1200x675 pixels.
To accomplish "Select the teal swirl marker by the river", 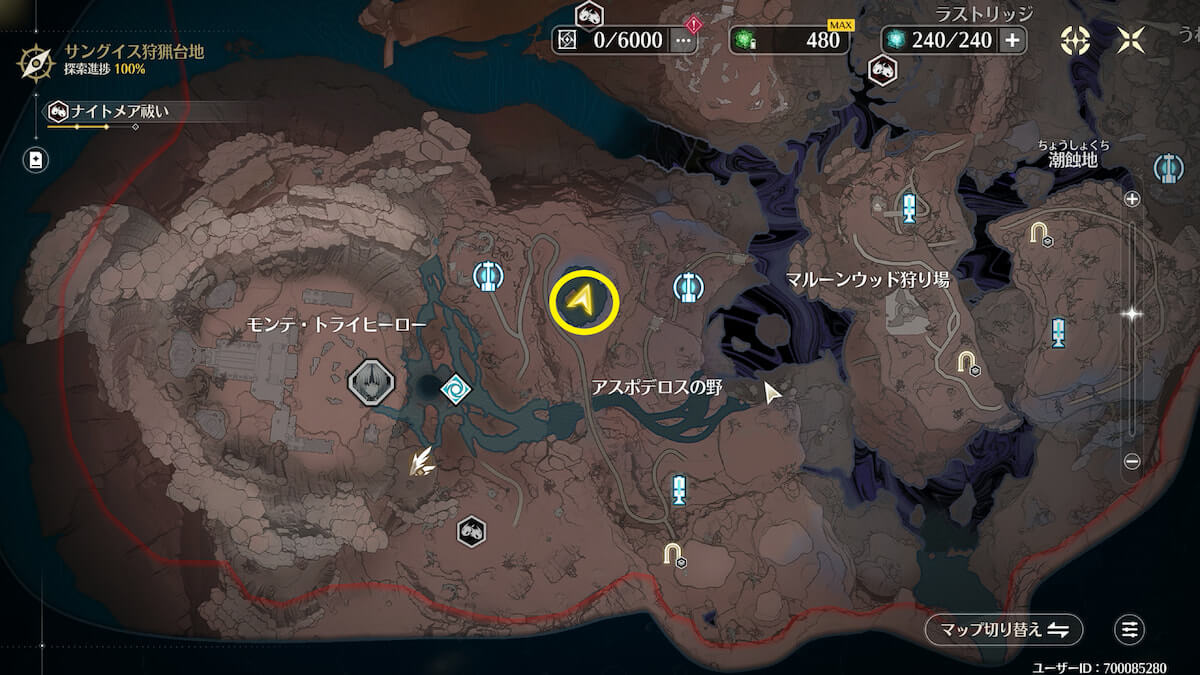I will pyautogui.click(x=455, y=387).
